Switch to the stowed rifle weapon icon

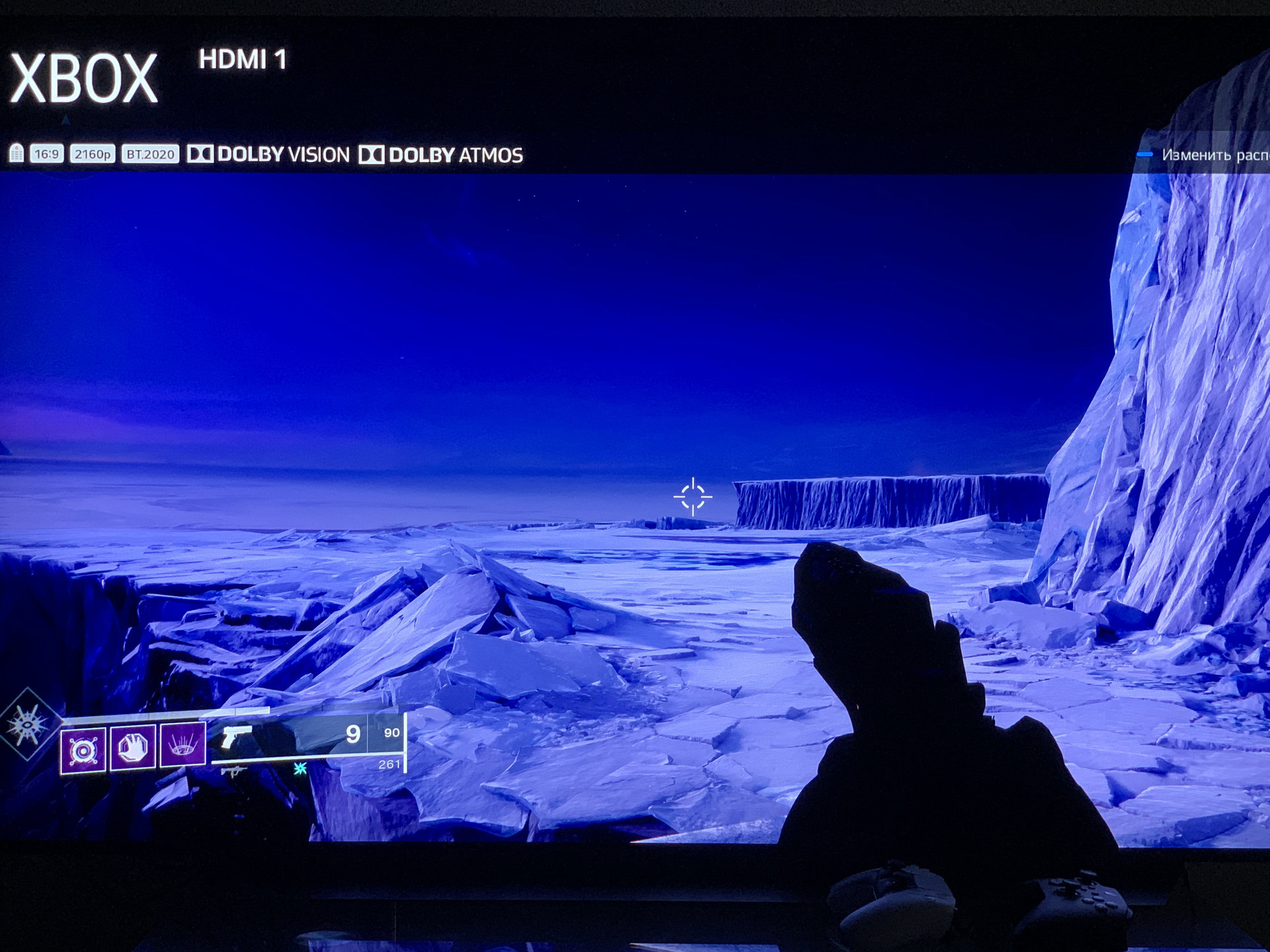coord(233,771)
